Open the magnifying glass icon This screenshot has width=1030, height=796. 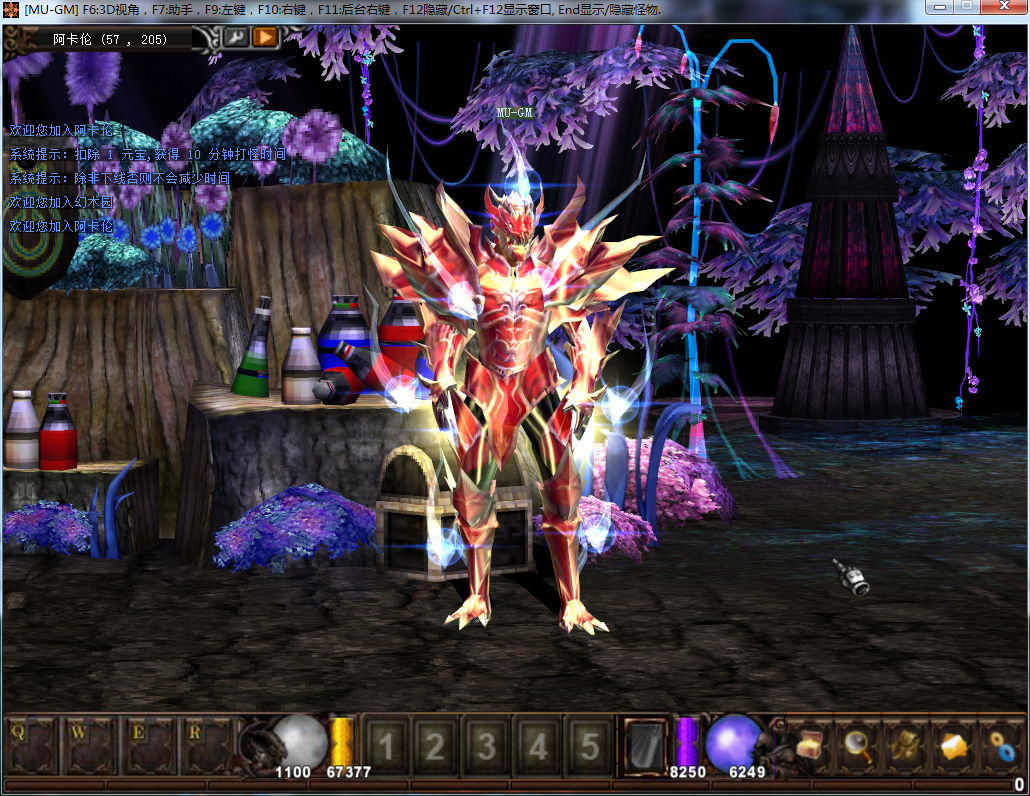point(857,745)
